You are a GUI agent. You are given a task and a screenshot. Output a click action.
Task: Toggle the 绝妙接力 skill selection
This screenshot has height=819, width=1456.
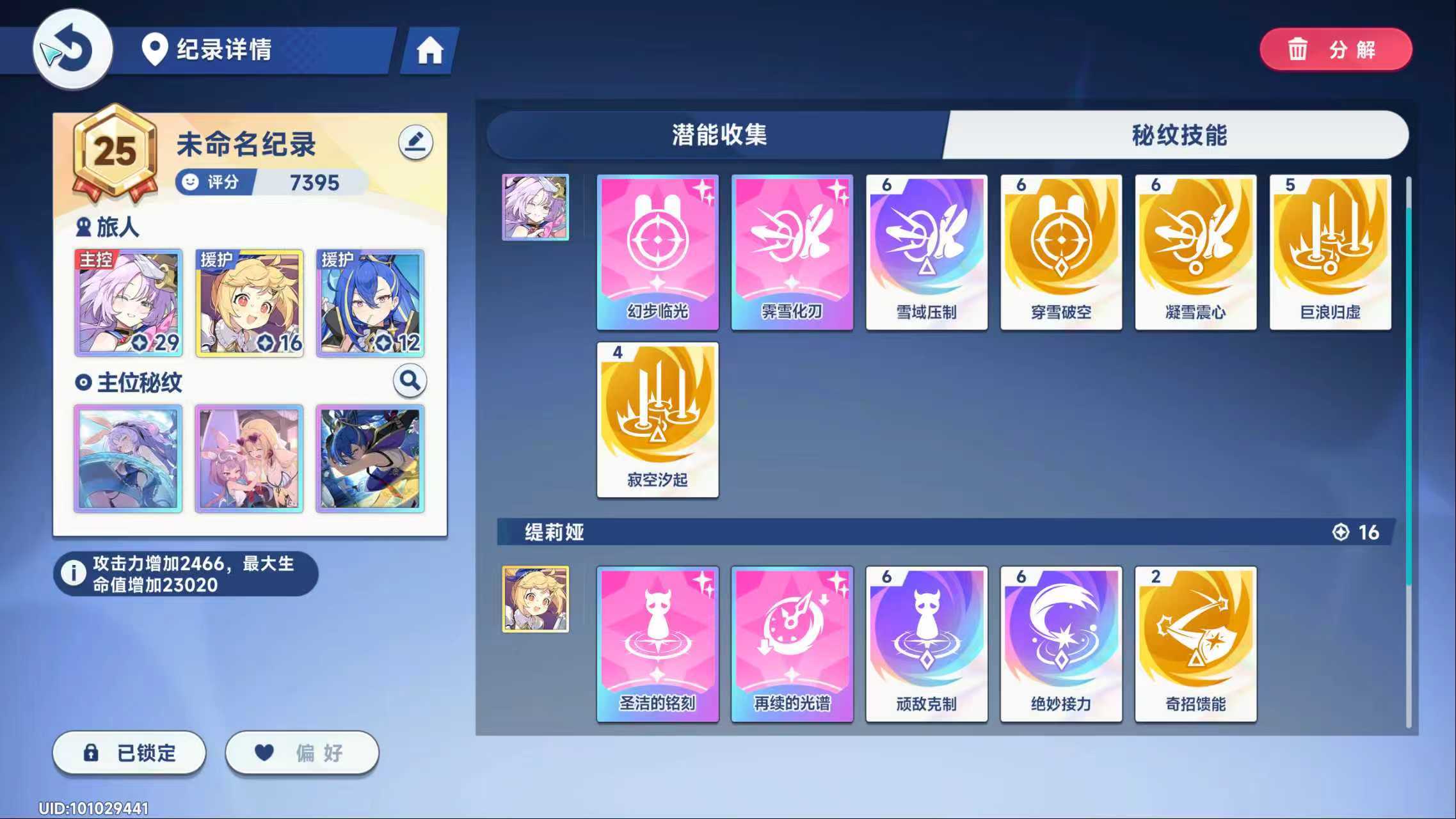point(1061,643)
